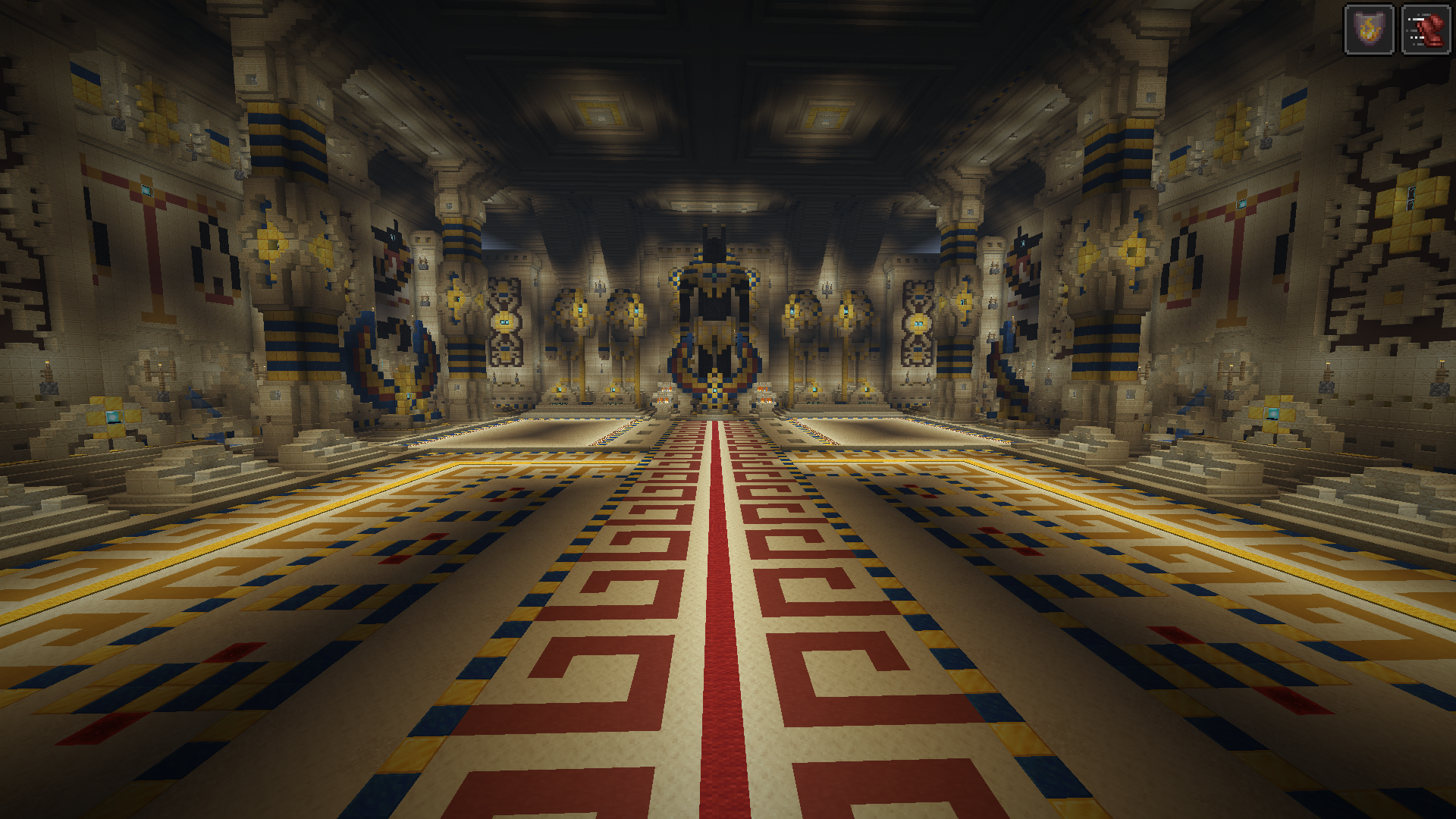Click the golden staff ornament right of the statue
The width and height of the screenshot is (1456, 819).
pyautogui.click(x=800, y=311)
